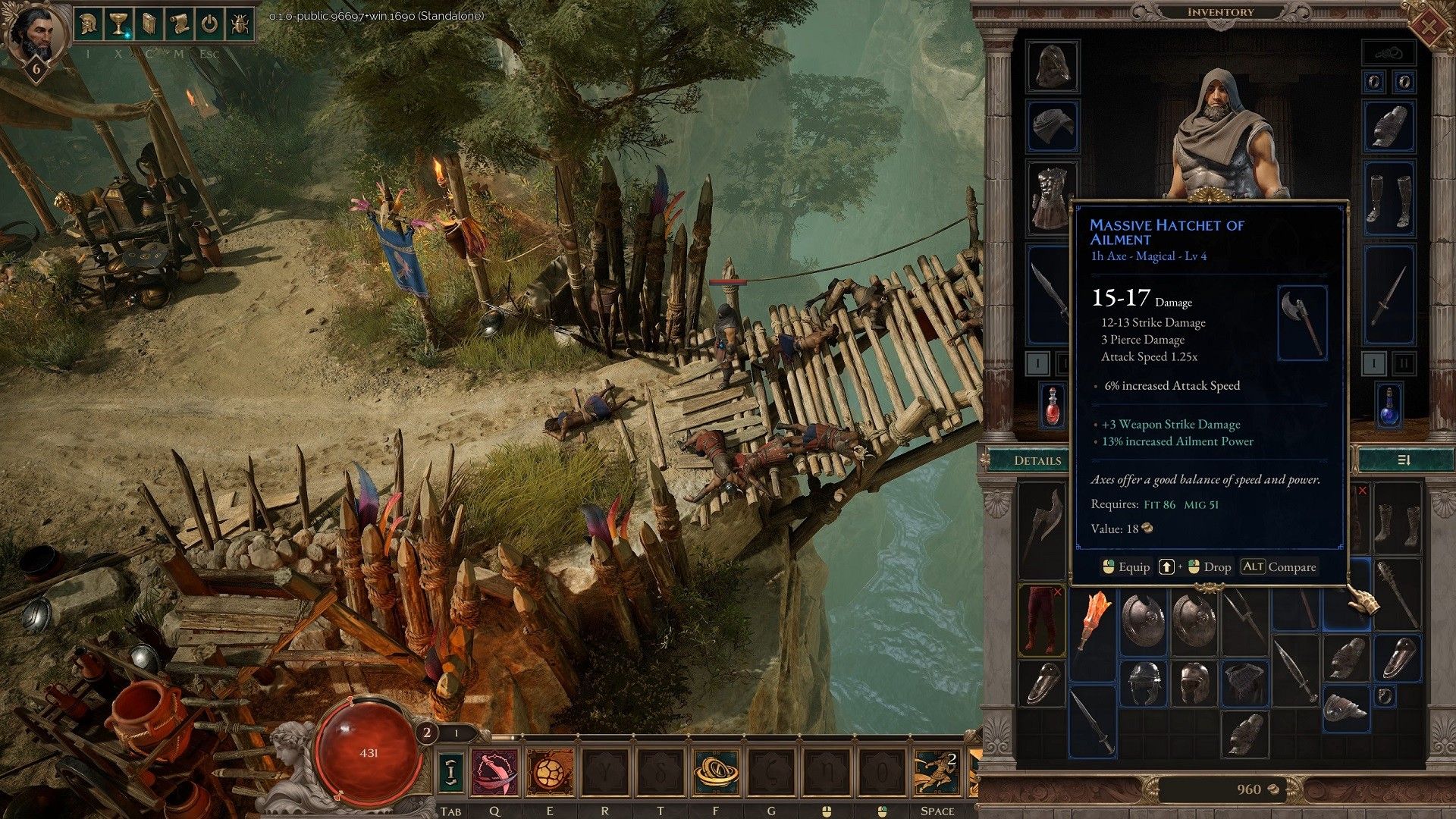The height and width of the screenshot is (819, 1456).
Task: Select the equipped chest armor slot
Action: pyautogui.click(x=1053, y=196)
